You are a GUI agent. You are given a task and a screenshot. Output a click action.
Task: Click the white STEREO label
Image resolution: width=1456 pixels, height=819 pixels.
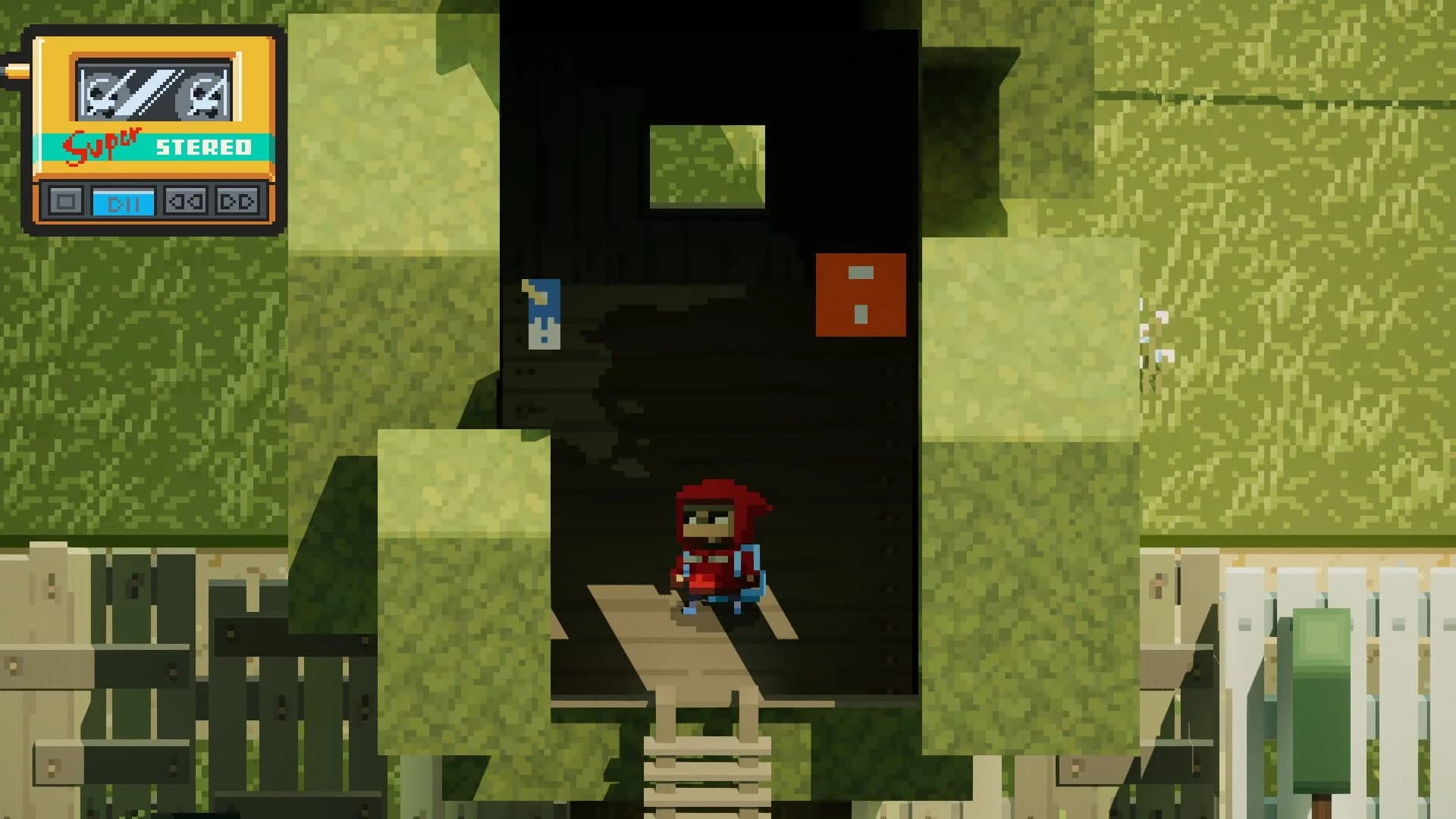pyautogui.click(x=203, y=148)
